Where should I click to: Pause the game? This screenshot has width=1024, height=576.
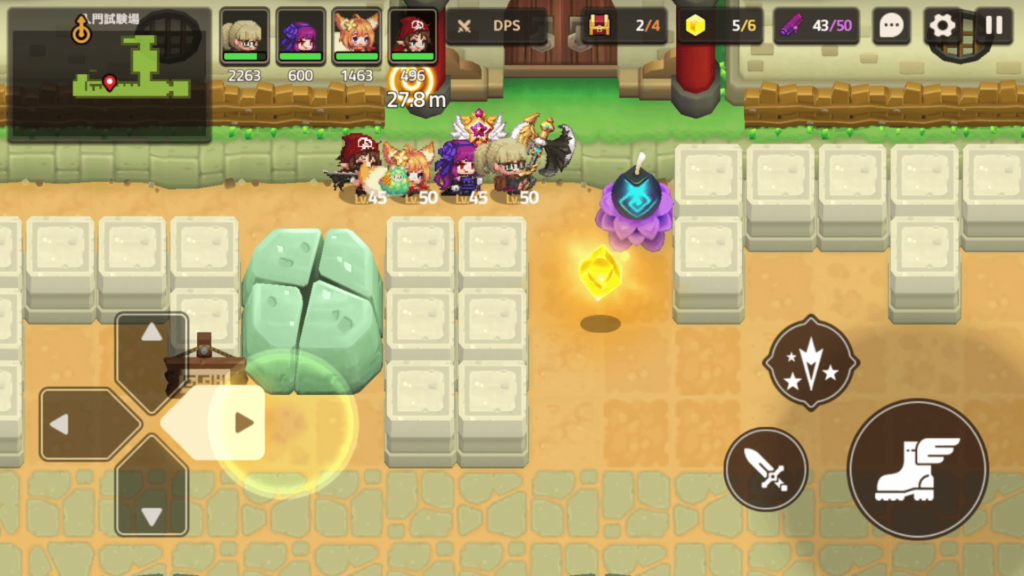pos(993,26)
